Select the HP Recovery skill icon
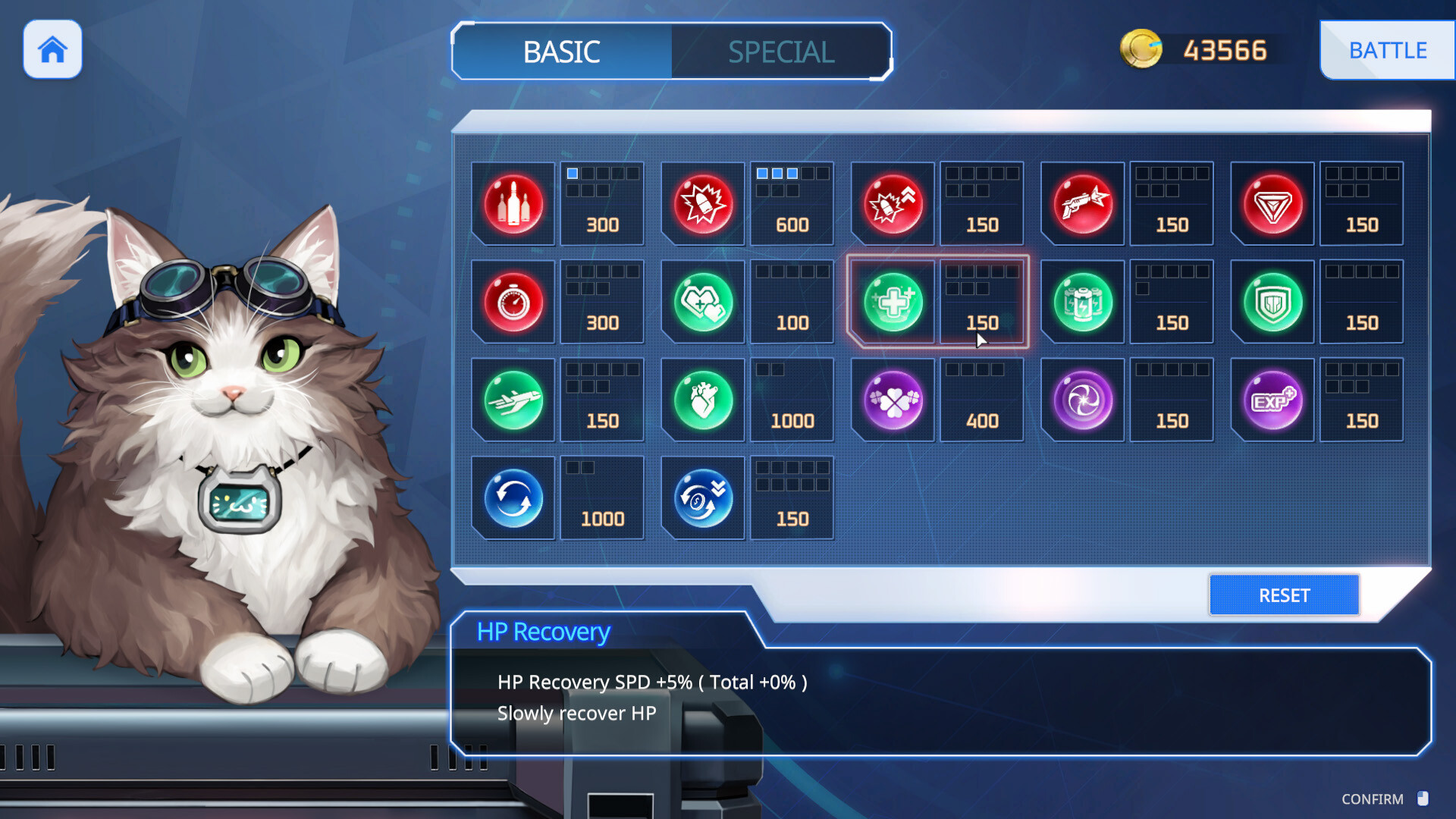 893,302
